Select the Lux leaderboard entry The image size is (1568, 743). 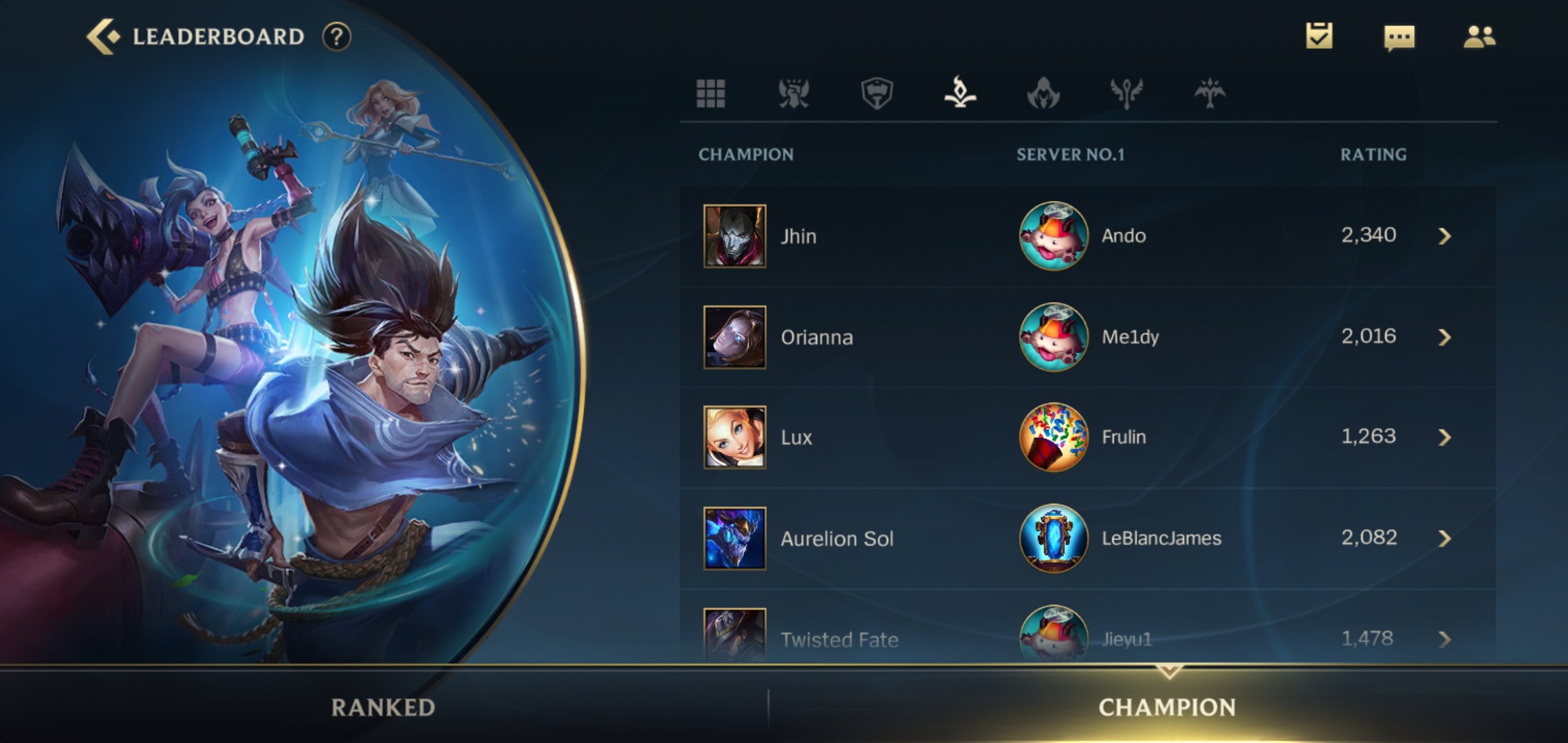click(1087, 438)
